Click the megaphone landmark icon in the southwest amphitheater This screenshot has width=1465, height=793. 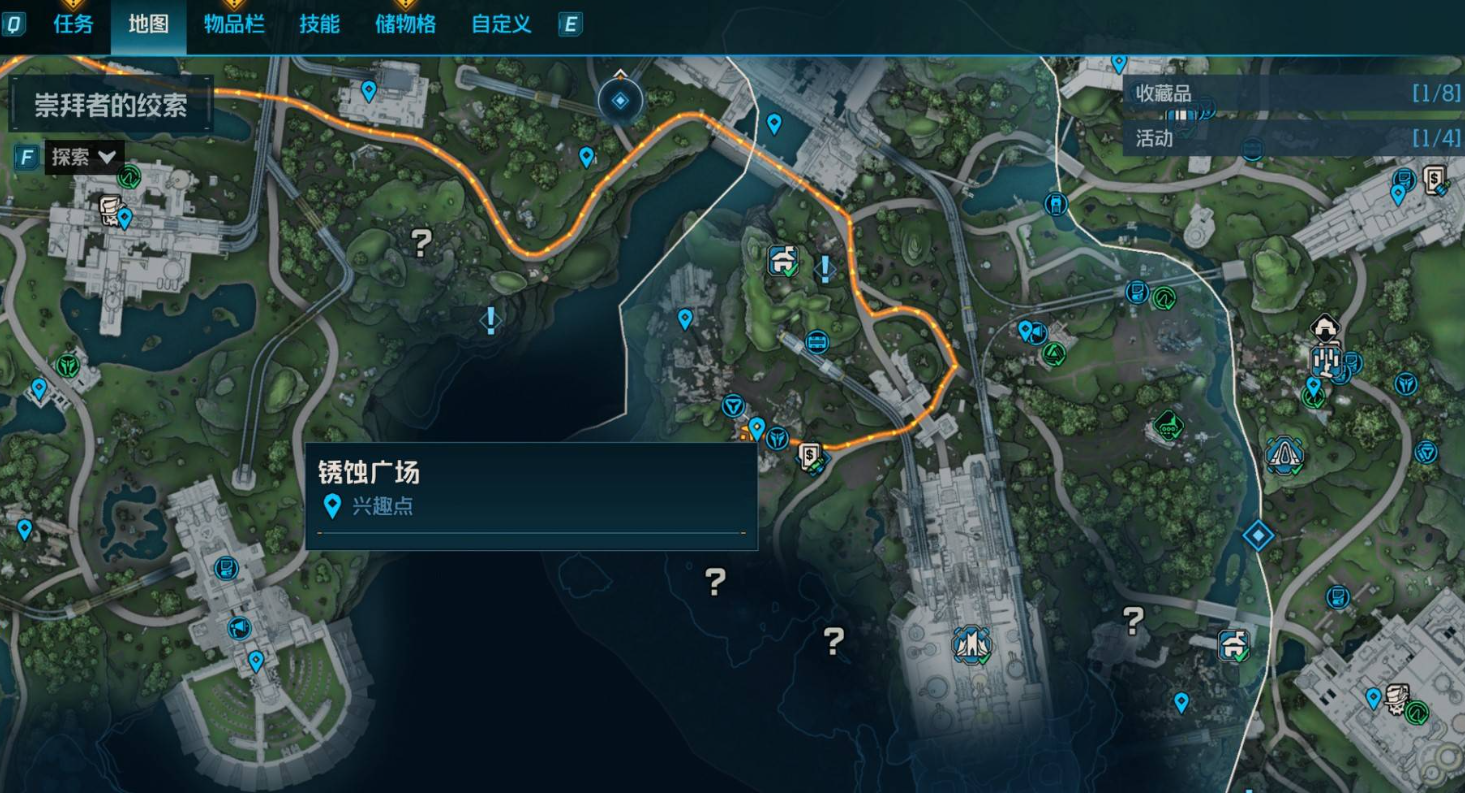(x=240, y=629)
